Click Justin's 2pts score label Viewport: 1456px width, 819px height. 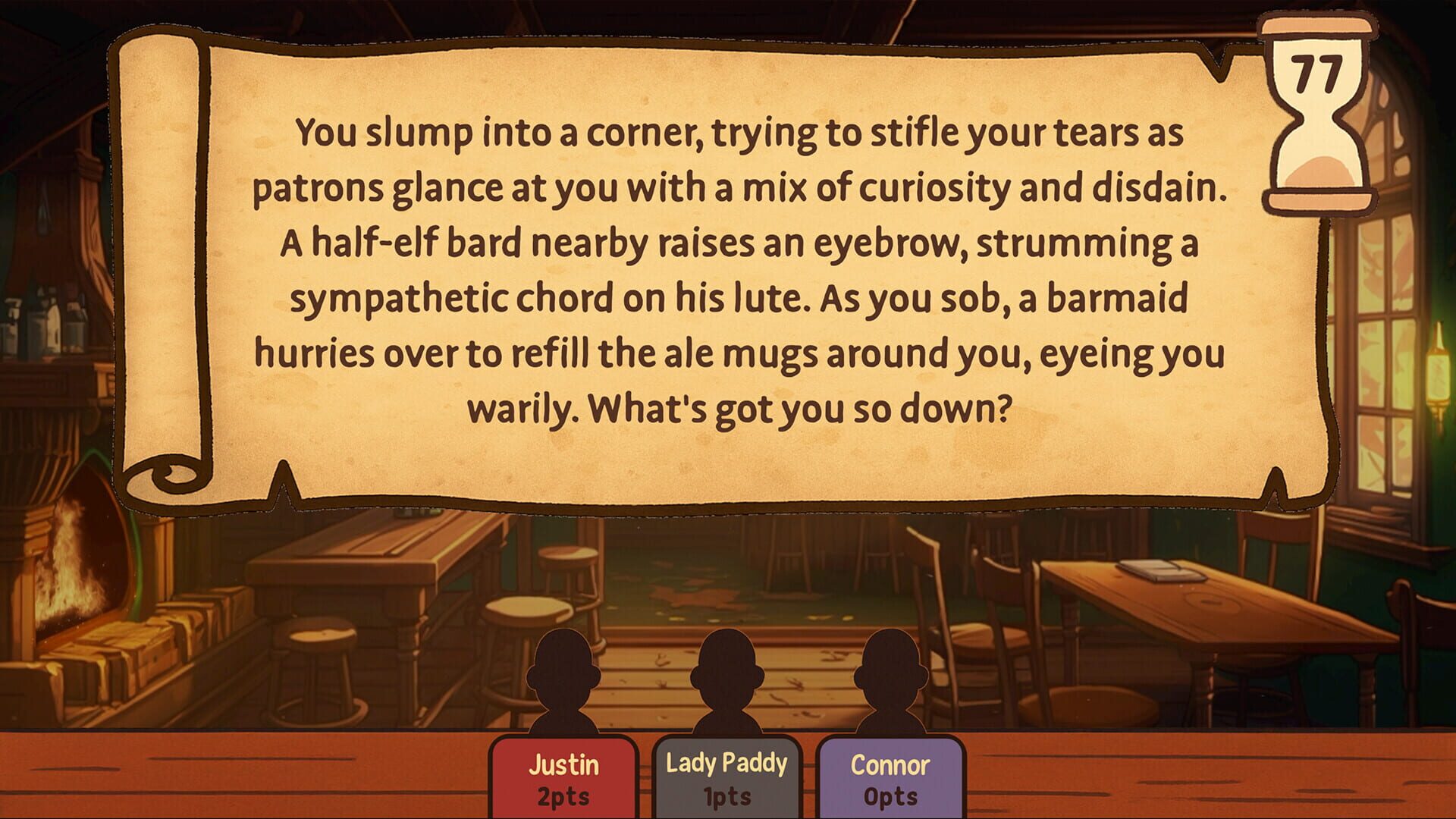pyautogui.click(x=563, y=795)
